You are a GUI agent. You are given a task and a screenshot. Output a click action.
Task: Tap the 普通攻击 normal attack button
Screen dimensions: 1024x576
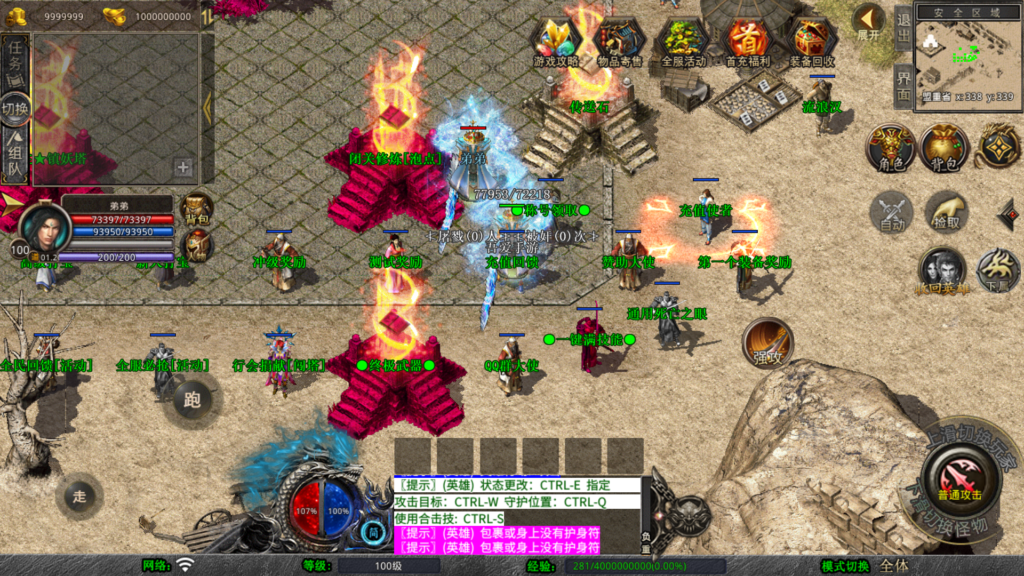point(959,476)
